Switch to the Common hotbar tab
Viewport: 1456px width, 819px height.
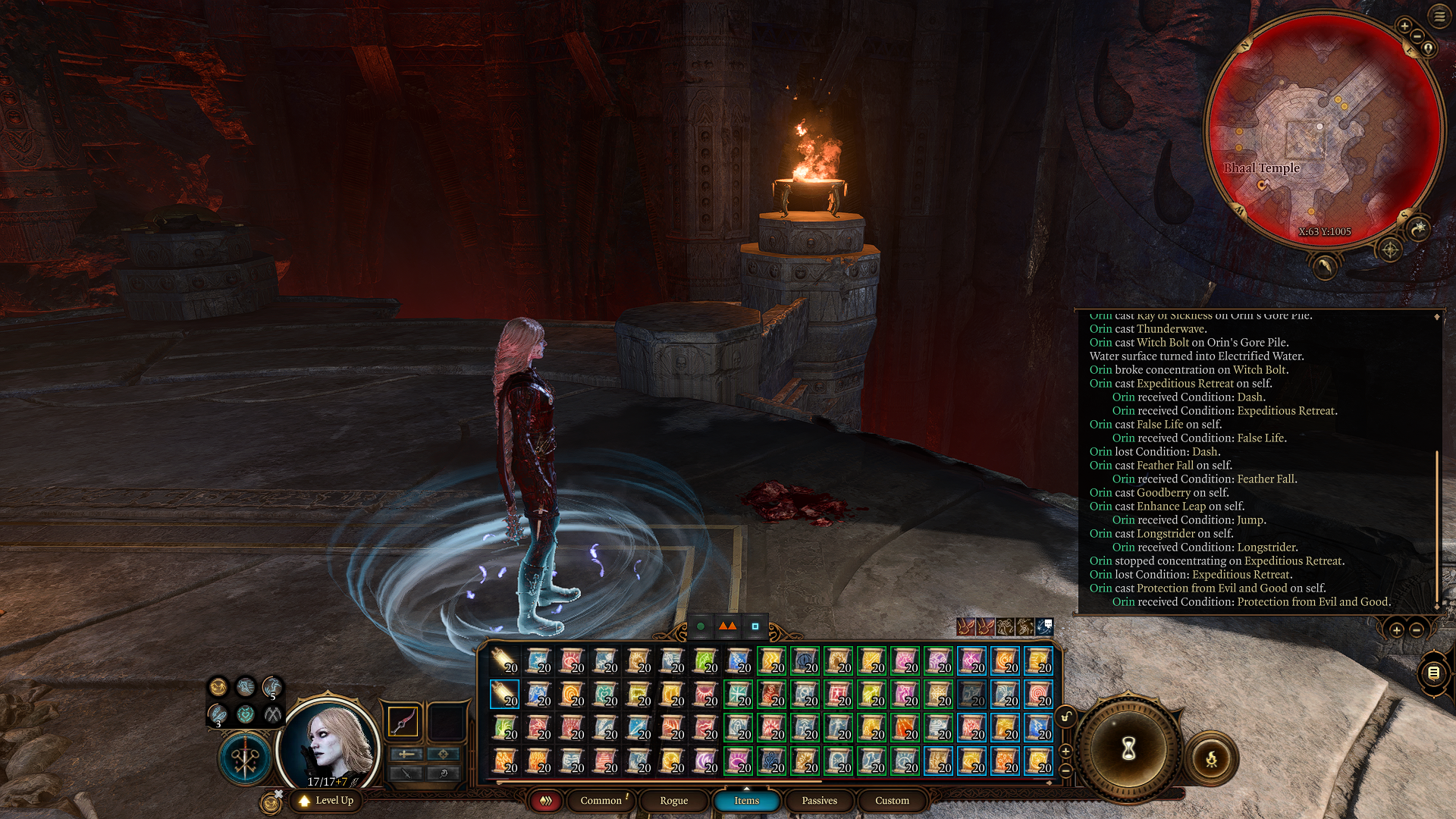click(x=601, y=801)
